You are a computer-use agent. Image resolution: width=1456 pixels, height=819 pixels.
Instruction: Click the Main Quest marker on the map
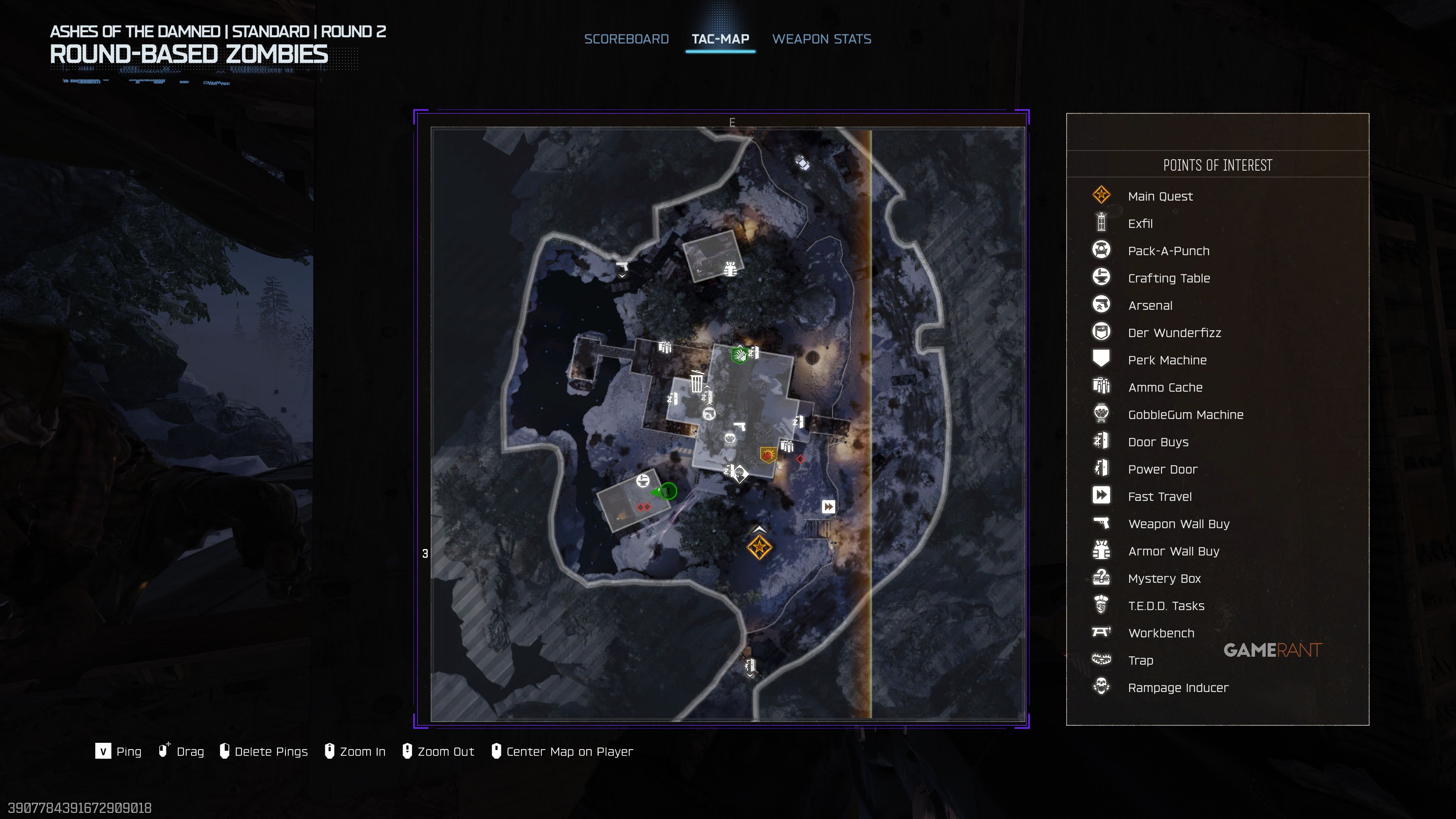click(758, 547)
